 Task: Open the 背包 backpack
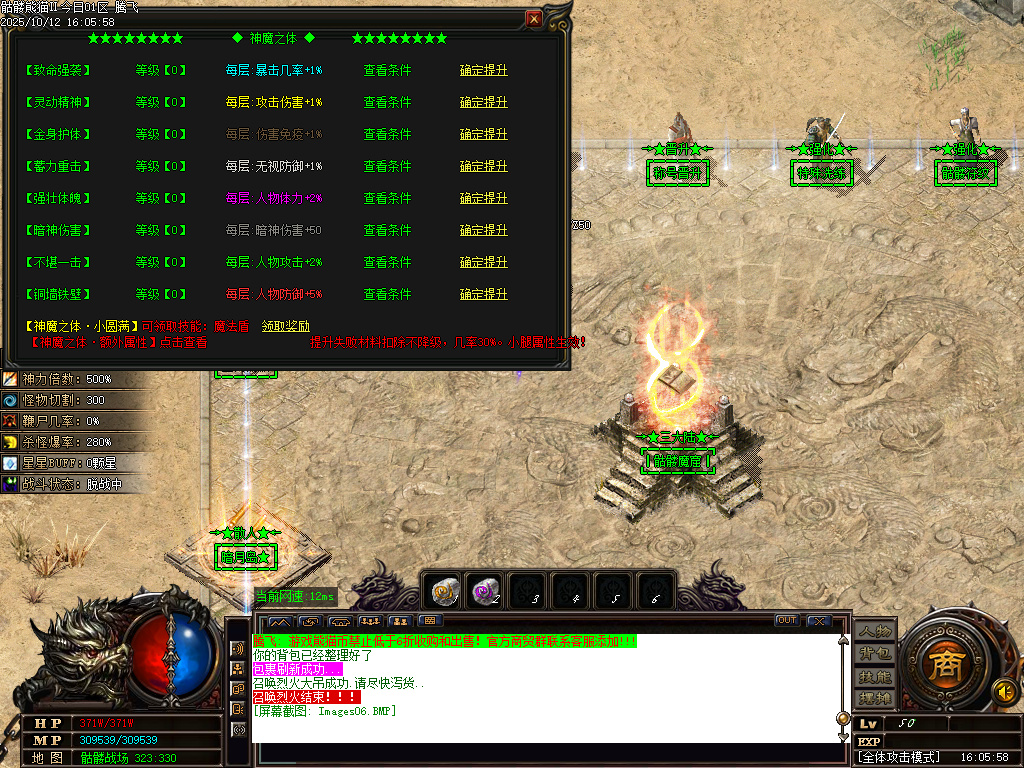pos(875,654)
